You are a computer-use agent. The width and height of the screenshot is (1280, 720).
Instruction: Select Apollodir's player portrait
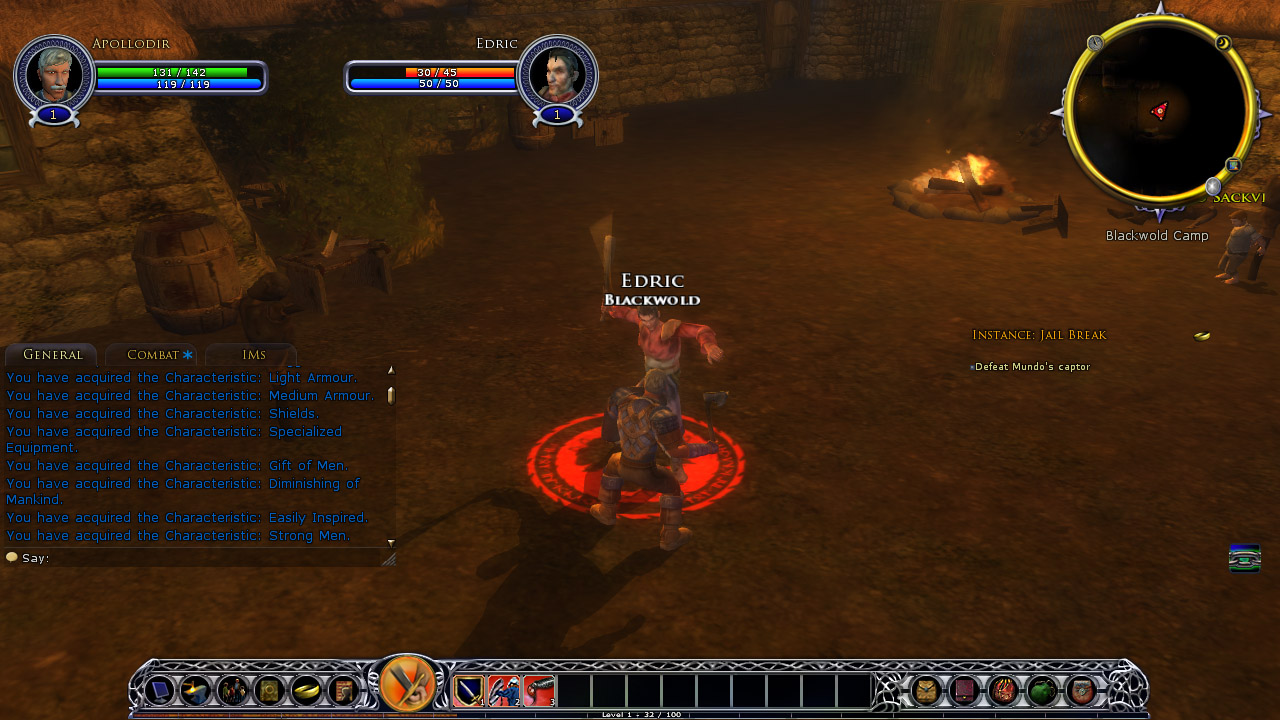54,73
